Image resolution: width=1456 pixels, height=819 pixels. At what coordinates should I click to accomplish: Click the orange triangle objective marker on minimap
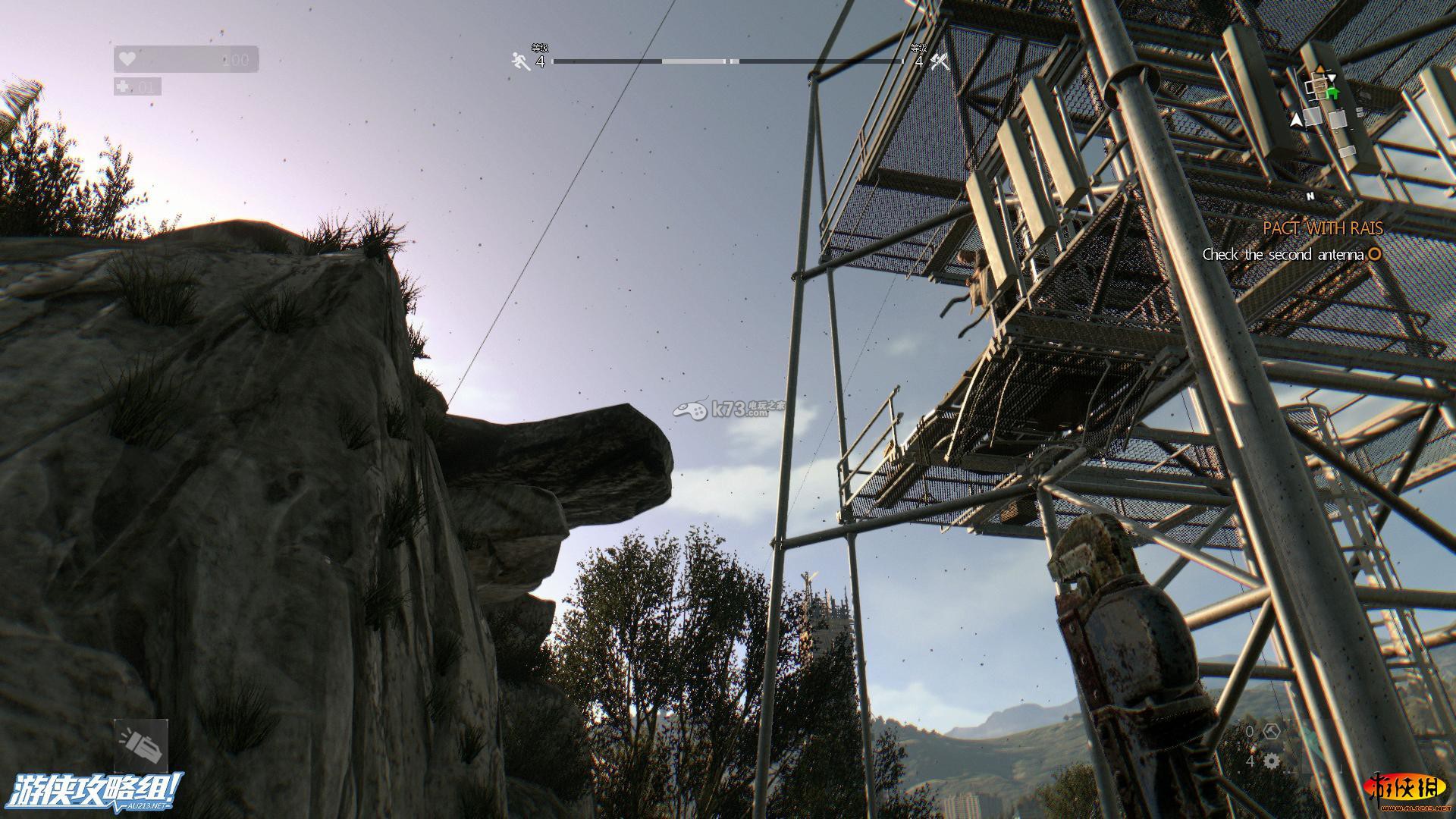1320,71
